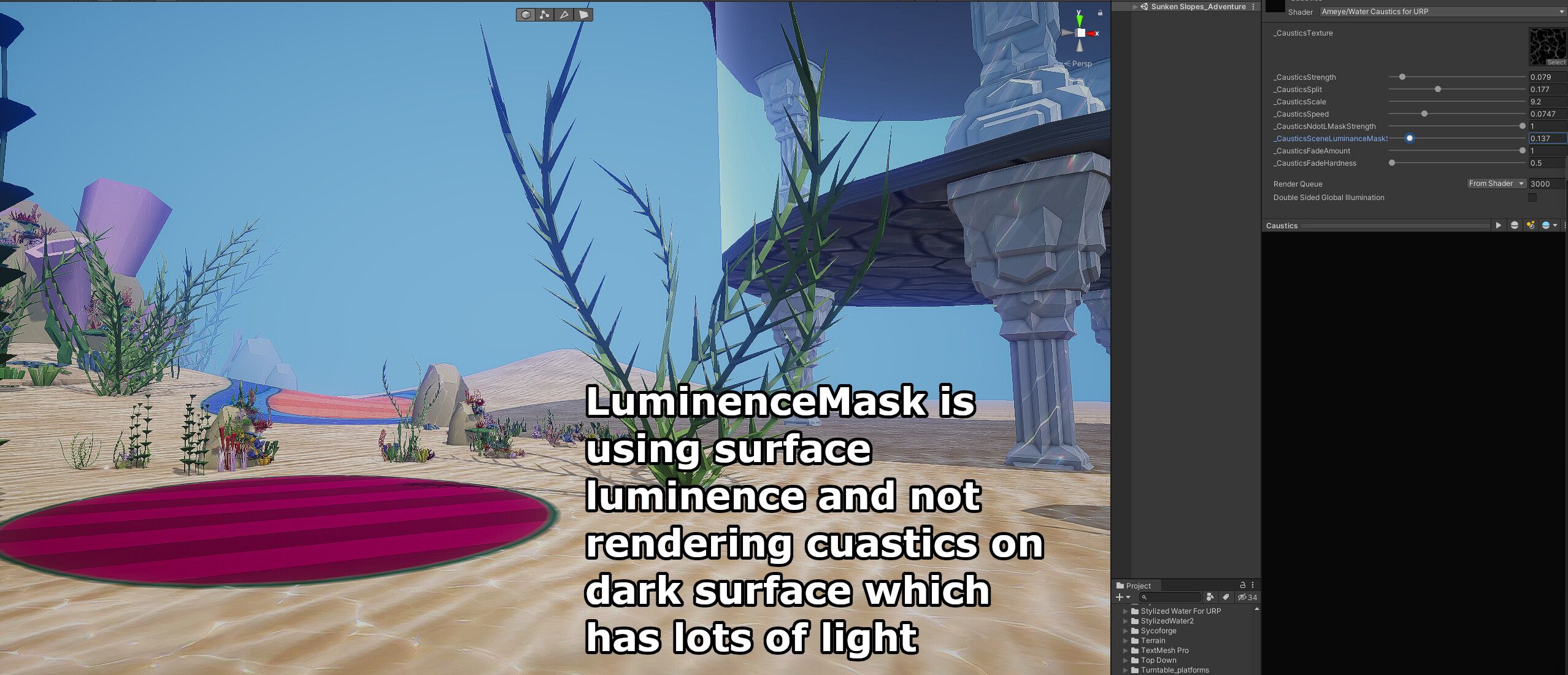Toggle the hidden items count eye in Project panel
The height and width of the screenshot is (675, 1568).
(1243, 598)
